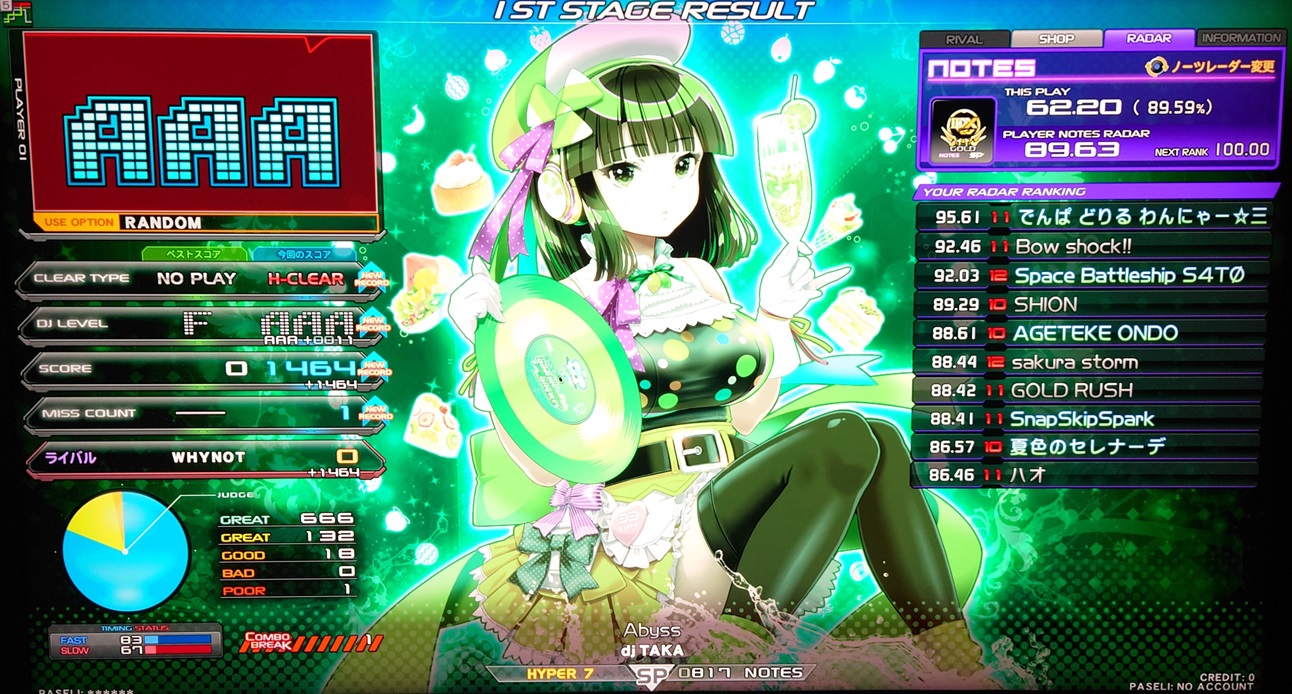Open the sakura storm ranking entry
1292x694 pixels.
coord(1092,362)
